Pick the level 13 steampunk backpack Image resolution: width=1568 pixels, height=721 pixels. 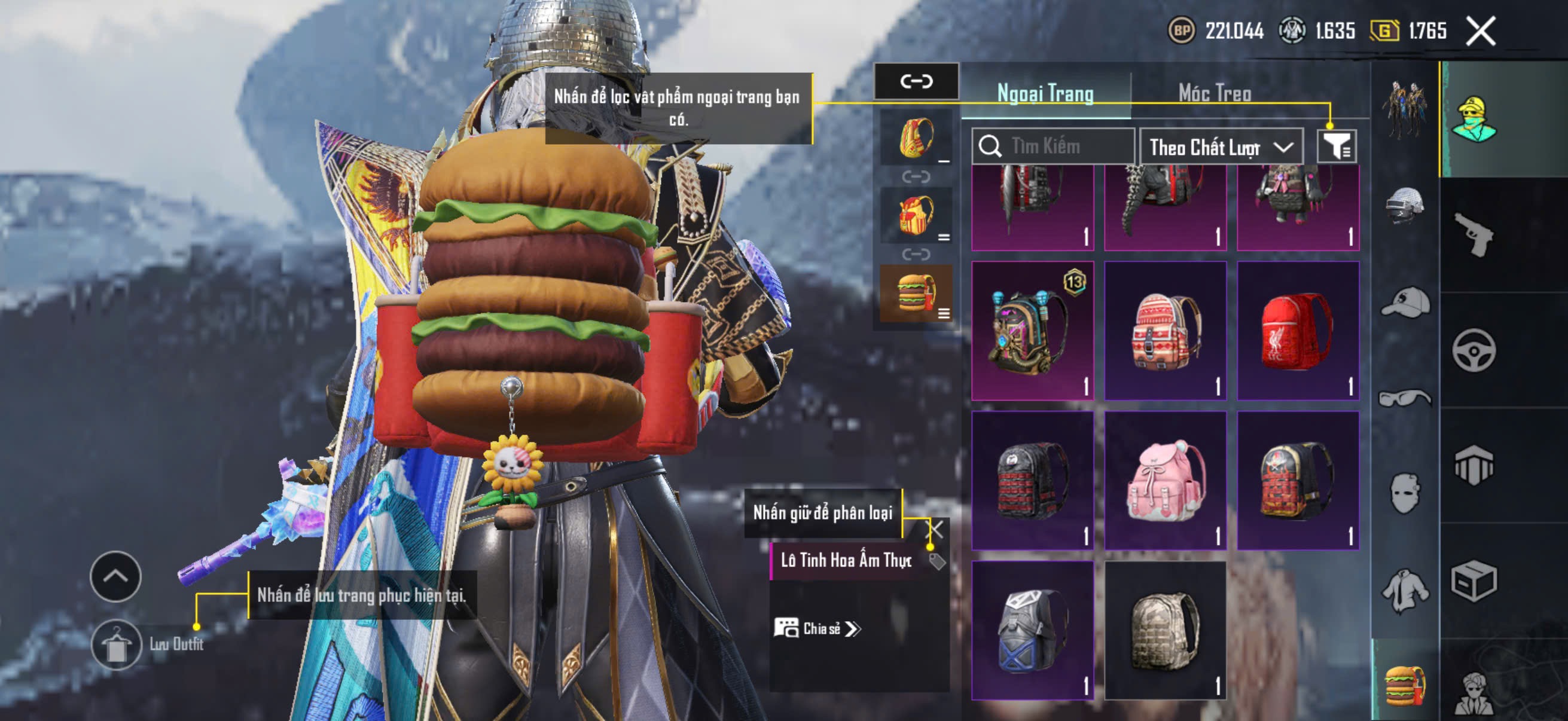[1032, 331]
